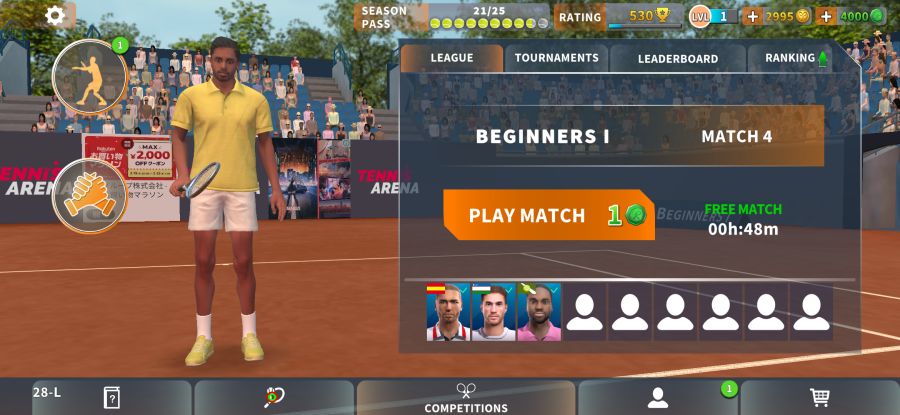The image size is (900, 415).
Task: Open the Leaderboard tab
Action: tap(678, 58)
